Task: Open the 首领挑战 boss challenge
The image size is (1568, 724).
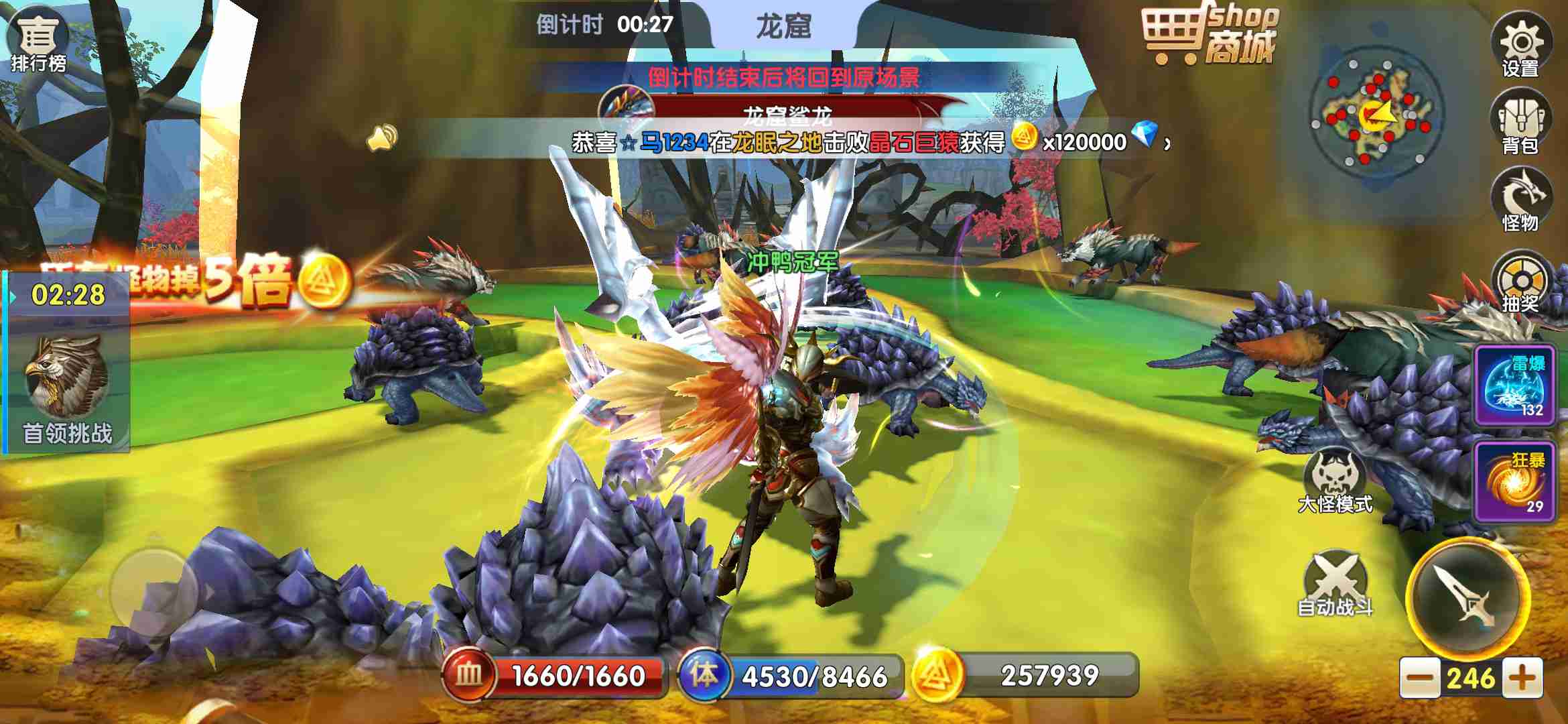Action: coord(67,389)
